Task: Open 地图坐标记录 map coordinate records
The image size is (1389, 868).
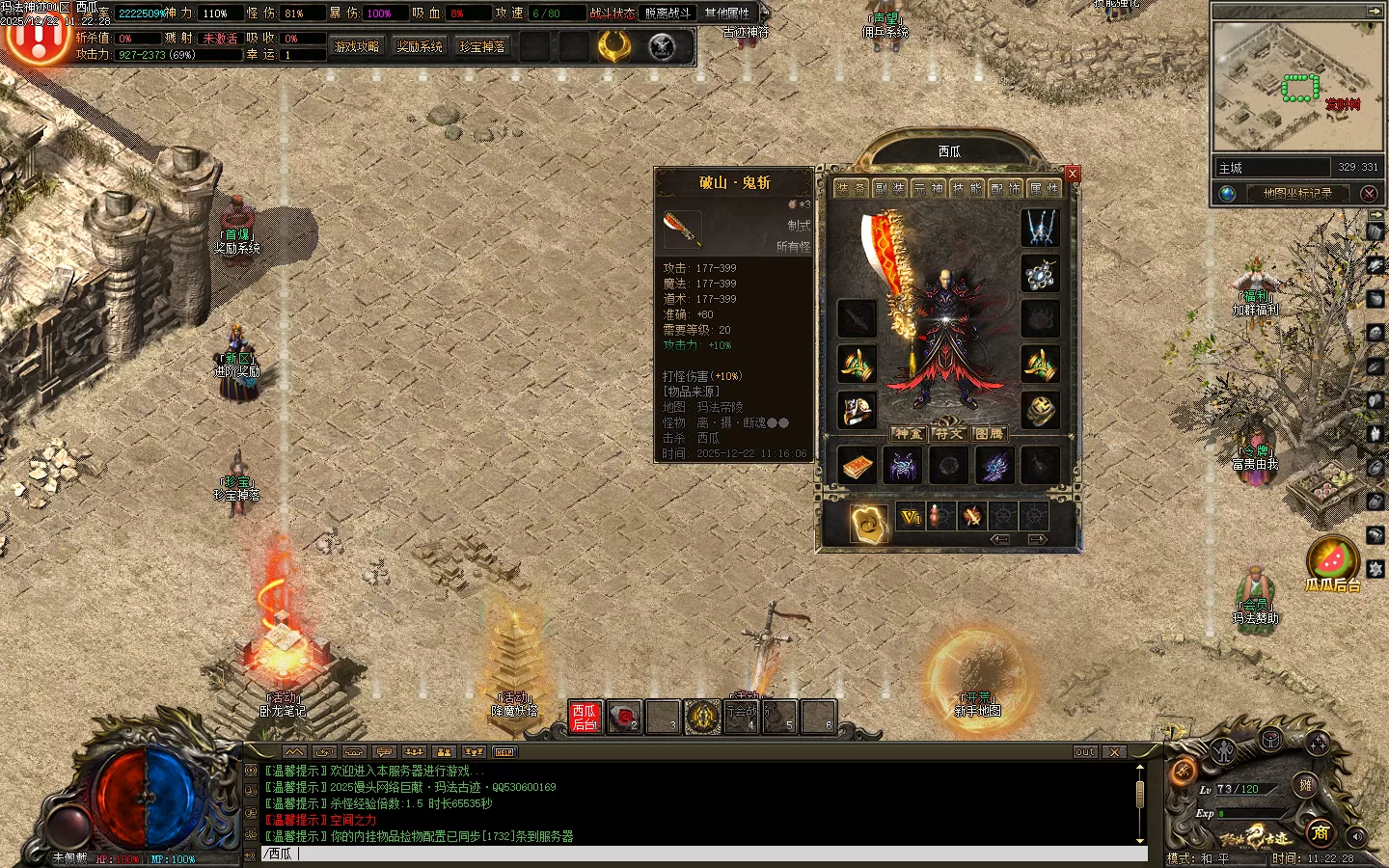Action: [1297, 193]
